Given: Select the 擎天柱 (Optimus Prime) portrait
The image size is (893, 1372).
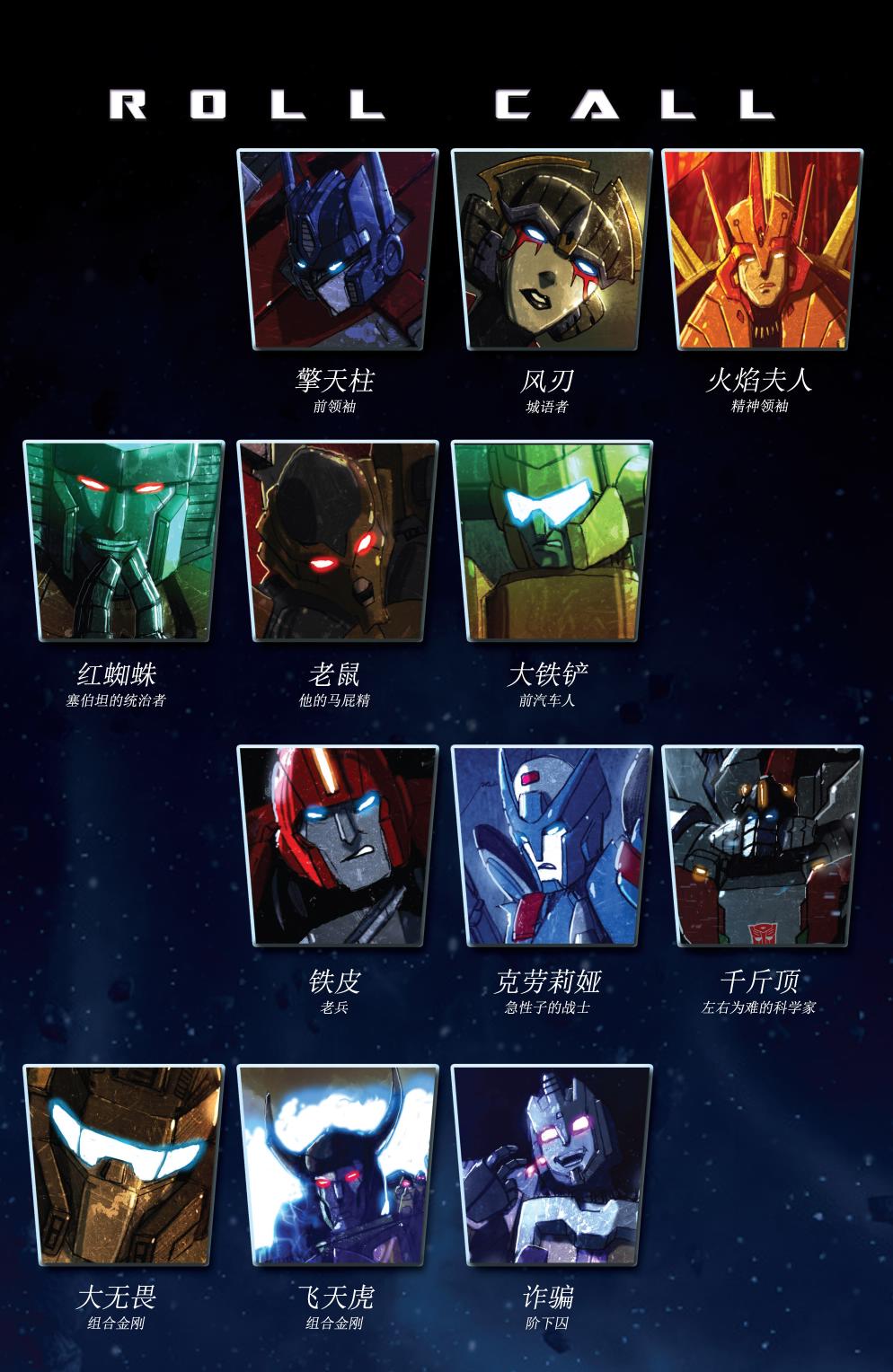Looking at the screenshot, I should (x=337, y=249).
